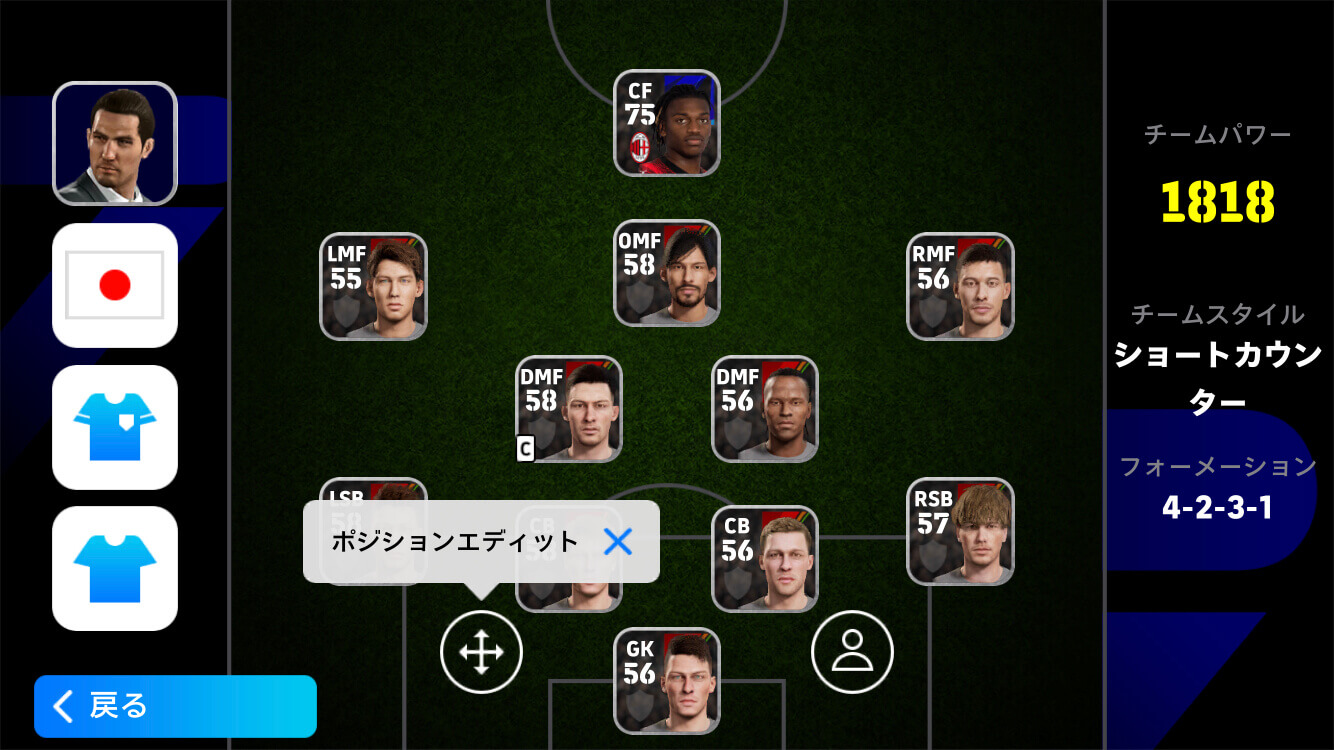
Task: Select the player swap person icon
Action: coord(852,651)
